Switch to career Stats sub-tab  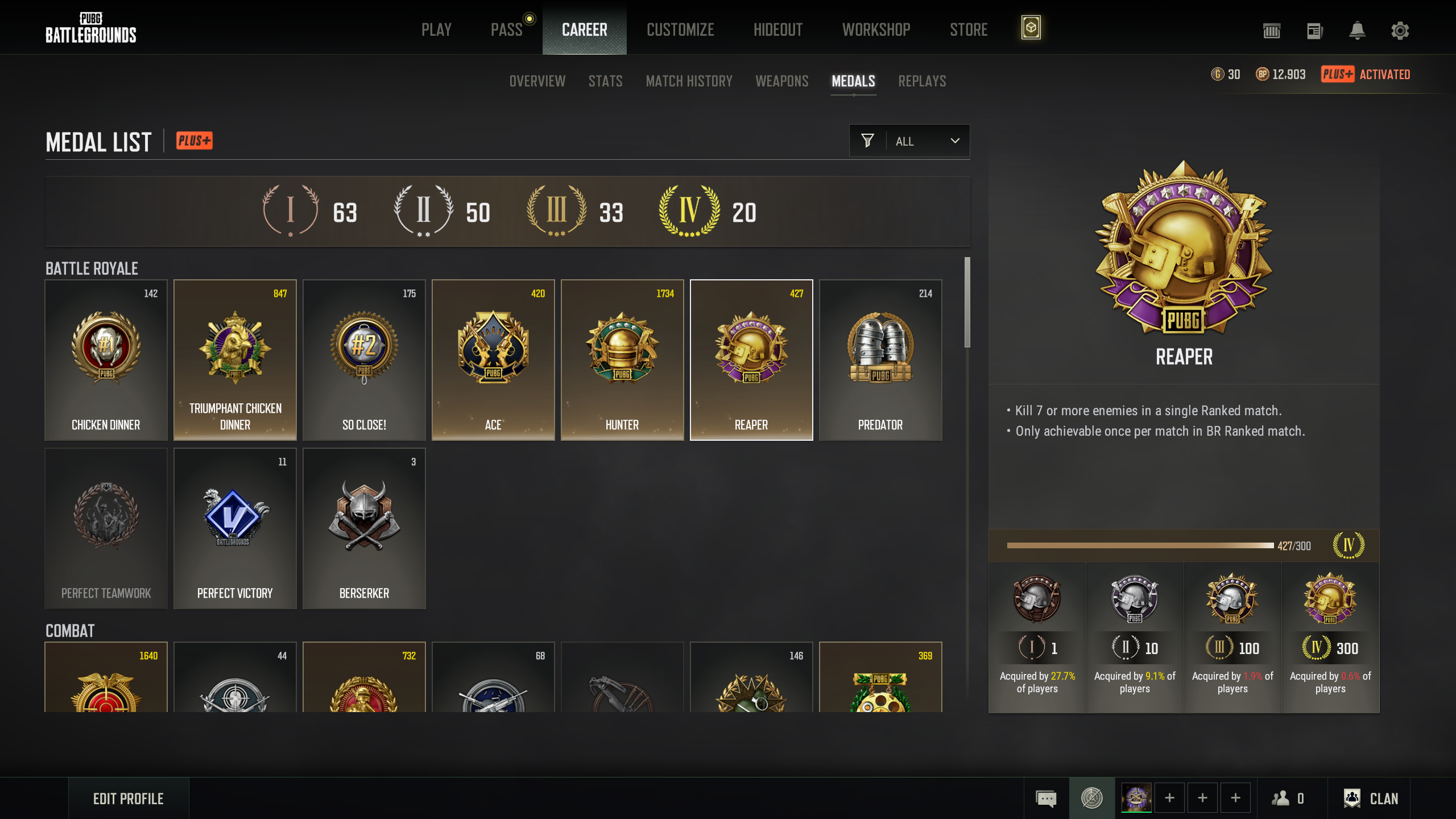605,81
